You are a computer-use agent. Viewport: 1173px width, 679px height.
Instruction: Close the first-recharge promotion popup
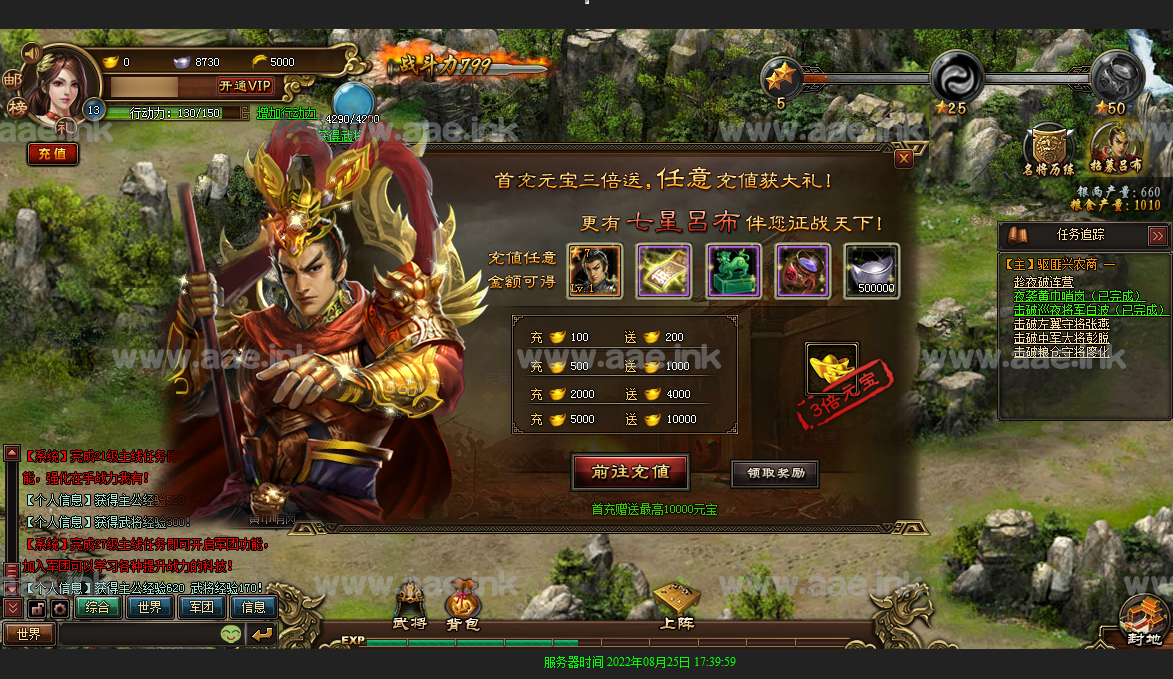pos(903,158)
